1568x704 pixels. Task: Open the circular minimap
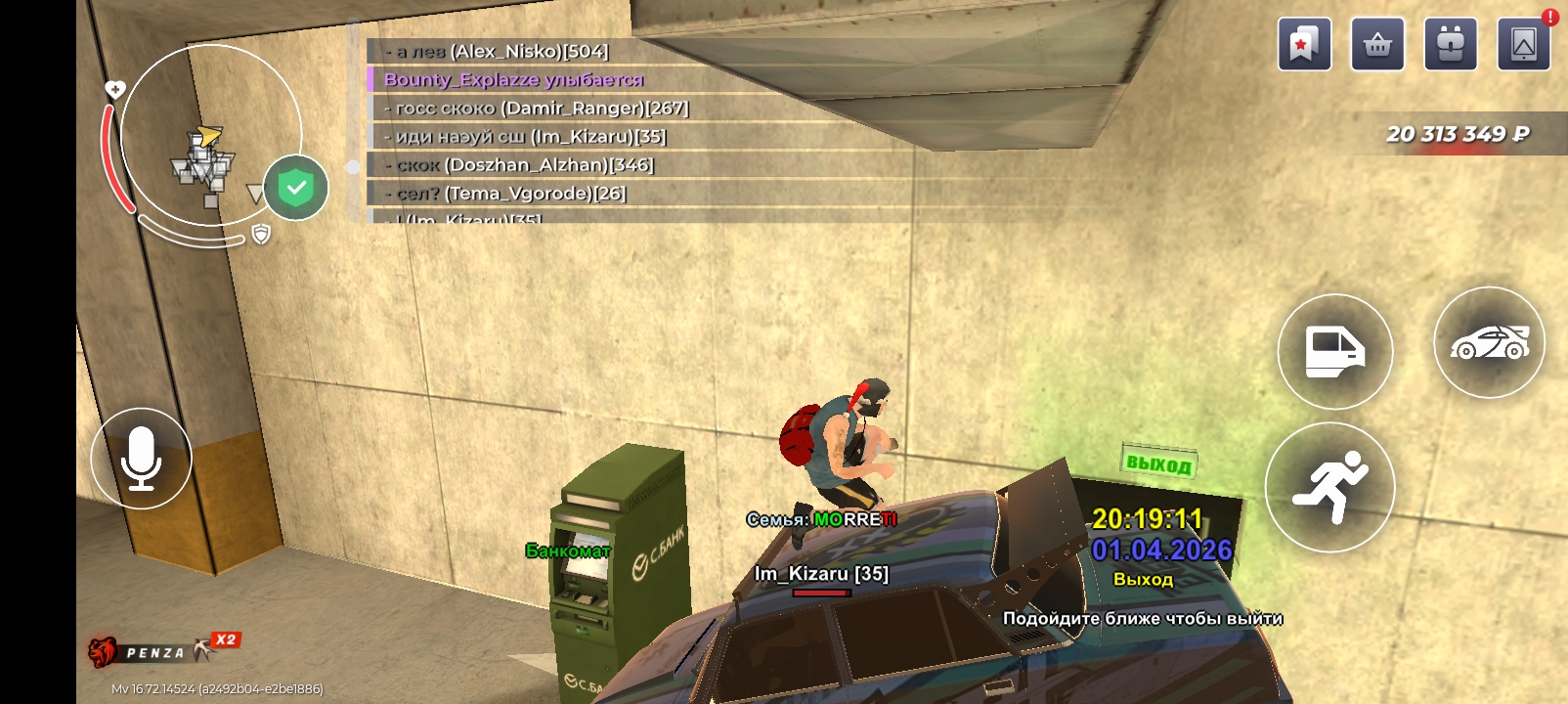click(x=209, y=137)
